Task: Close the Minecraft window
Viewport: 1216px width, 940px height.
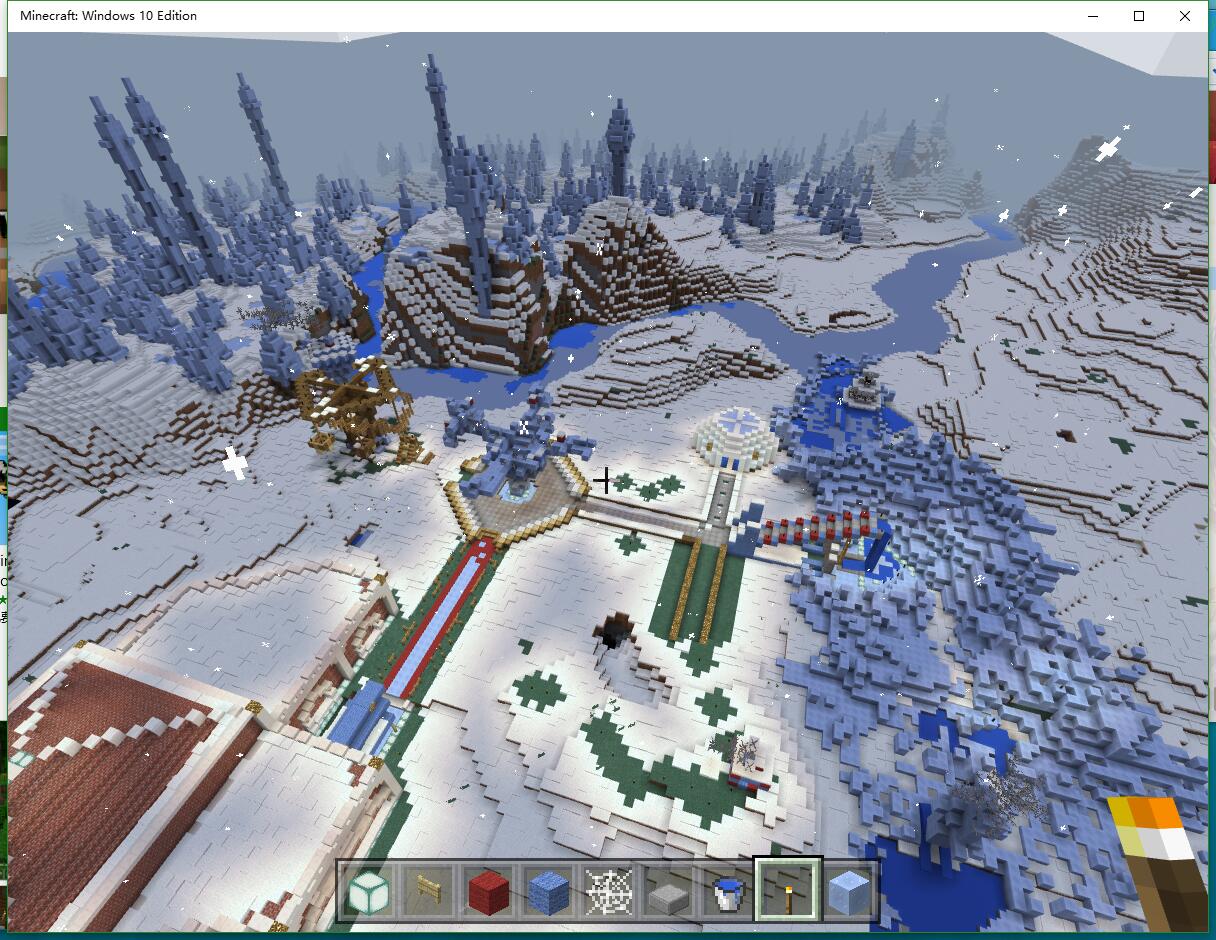Action: (x=1185, y=16)
